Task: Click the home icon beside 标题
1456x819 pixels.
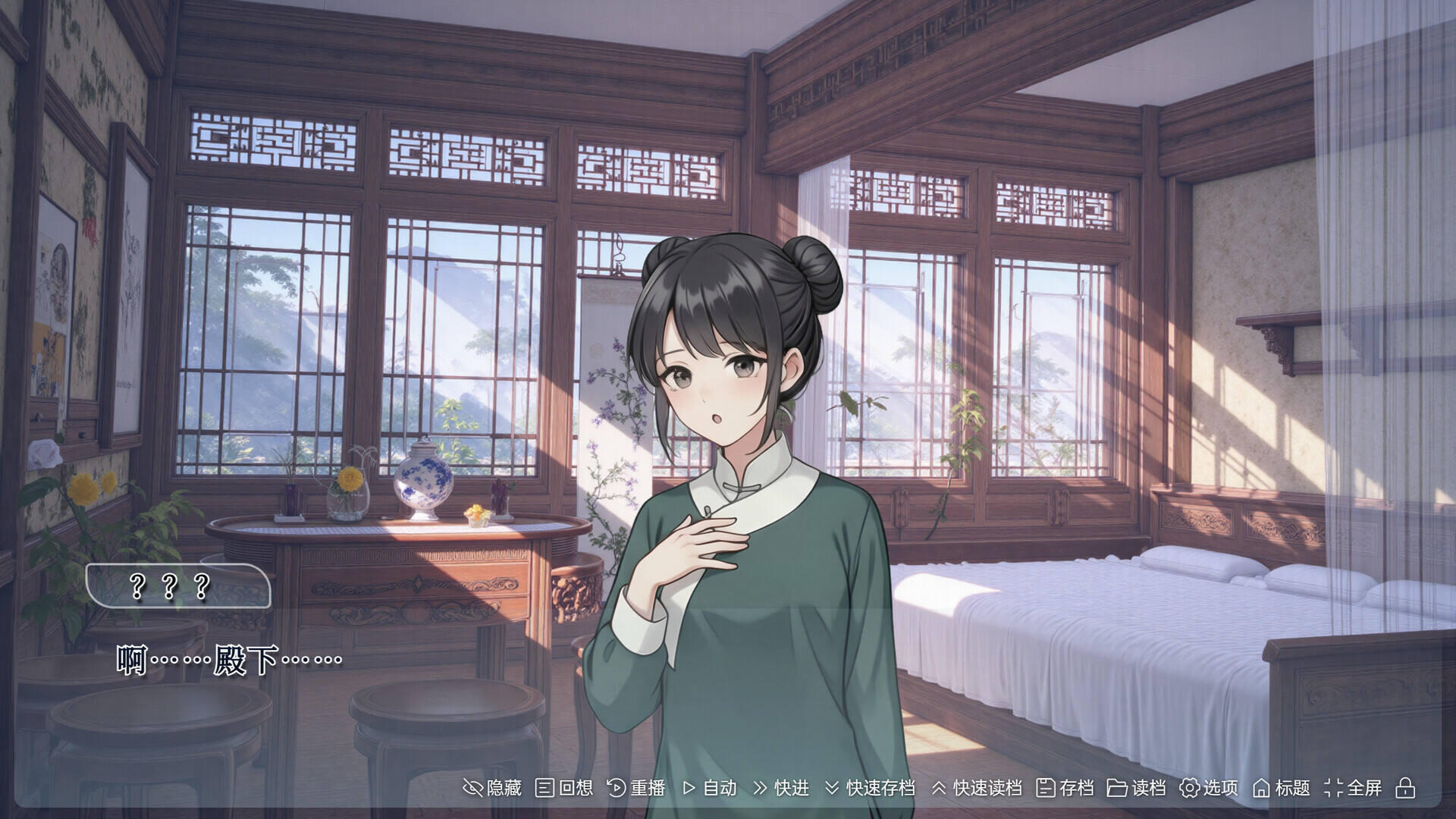Action: [1263, 789]
